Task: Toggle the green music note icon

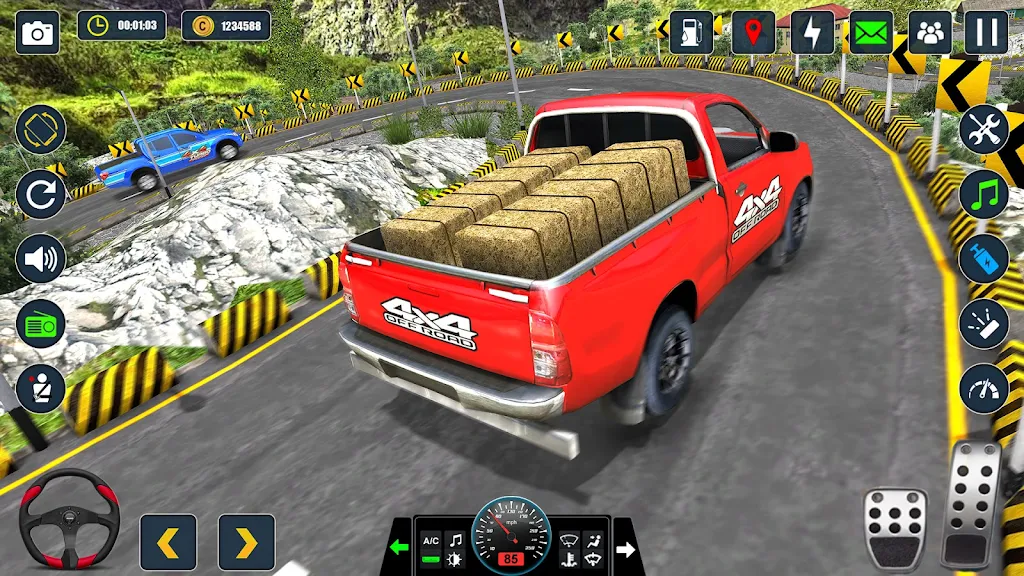Action: pyautogui.click(x=984, y=194)
